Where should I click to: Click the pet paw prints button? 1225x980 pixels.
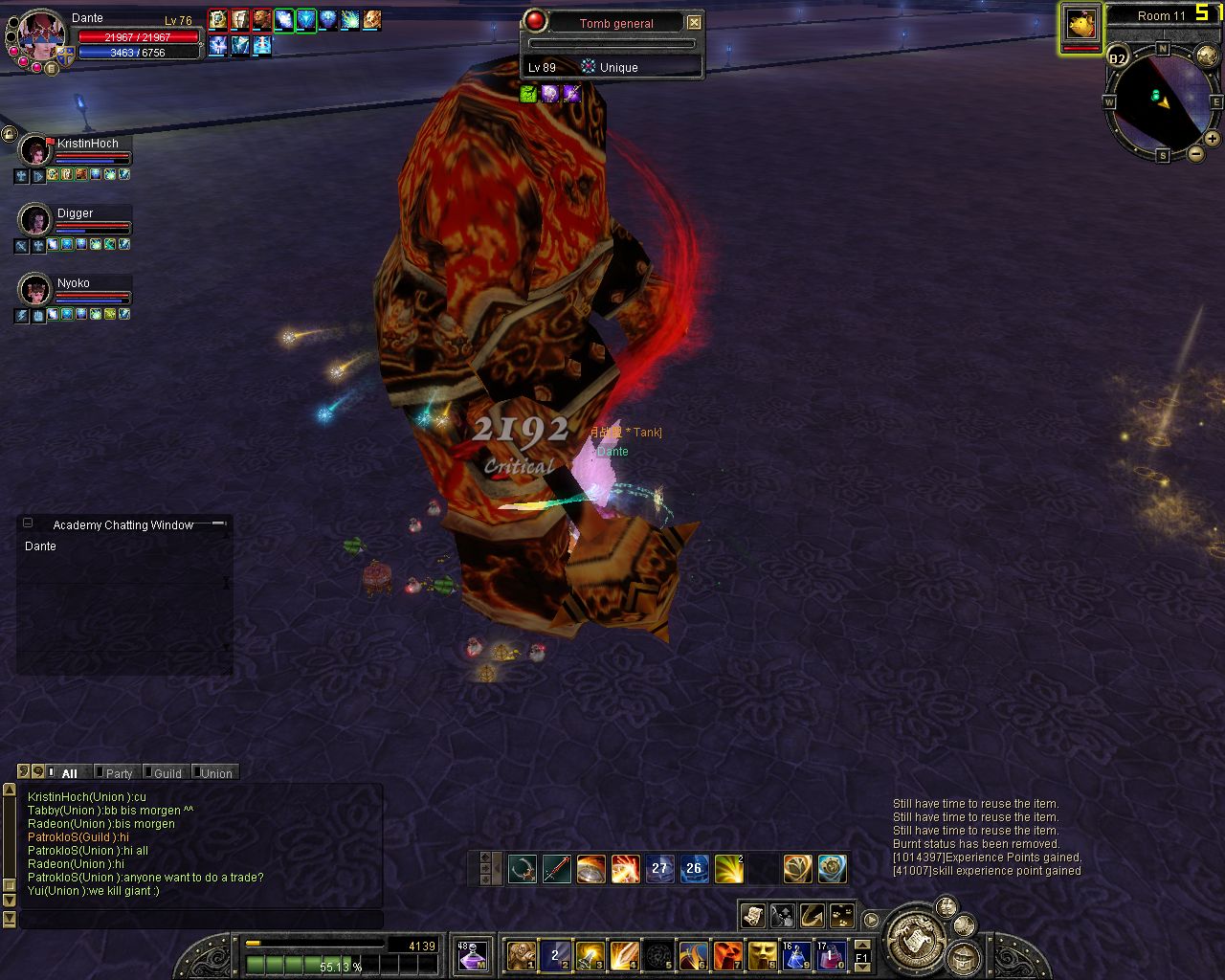pyautogui.click(x=842, y=916)
